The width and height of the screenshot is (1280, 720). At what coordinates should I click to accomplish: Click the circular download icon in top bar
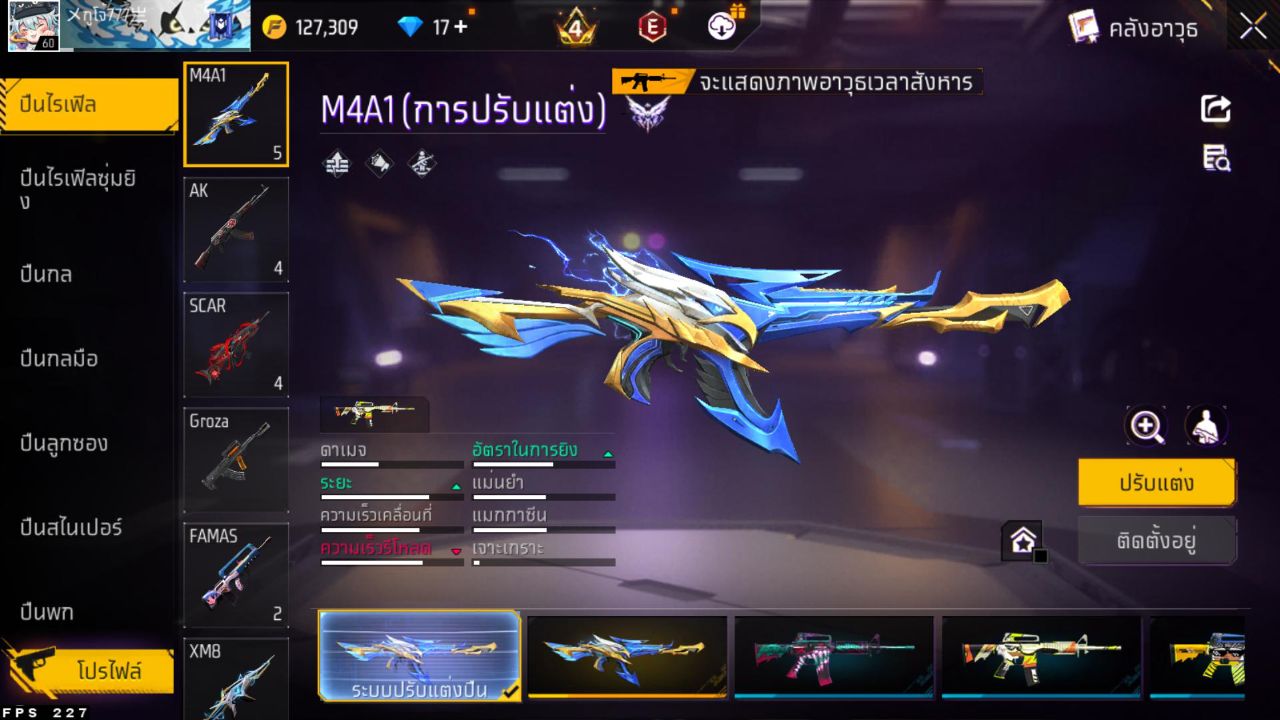coord(720,27)
